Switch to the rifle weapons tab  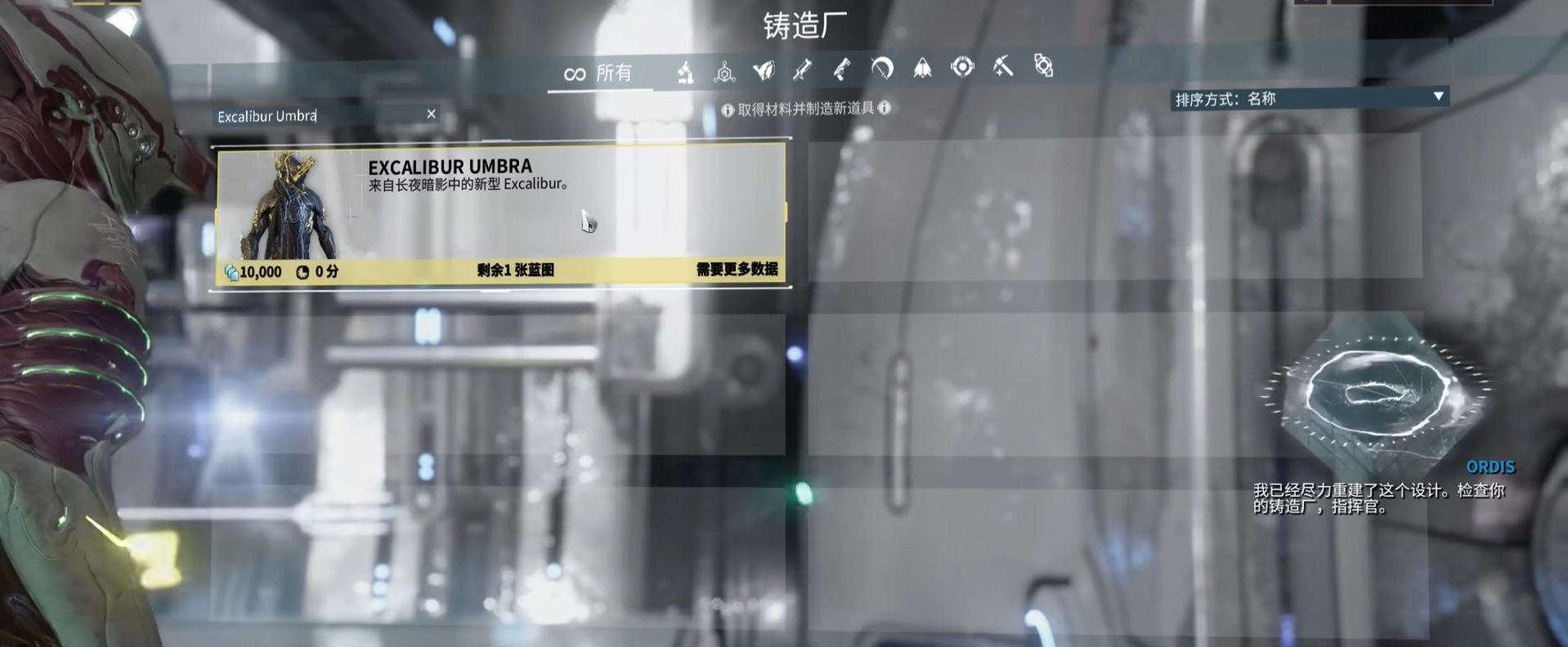click(x=802, y=70)
